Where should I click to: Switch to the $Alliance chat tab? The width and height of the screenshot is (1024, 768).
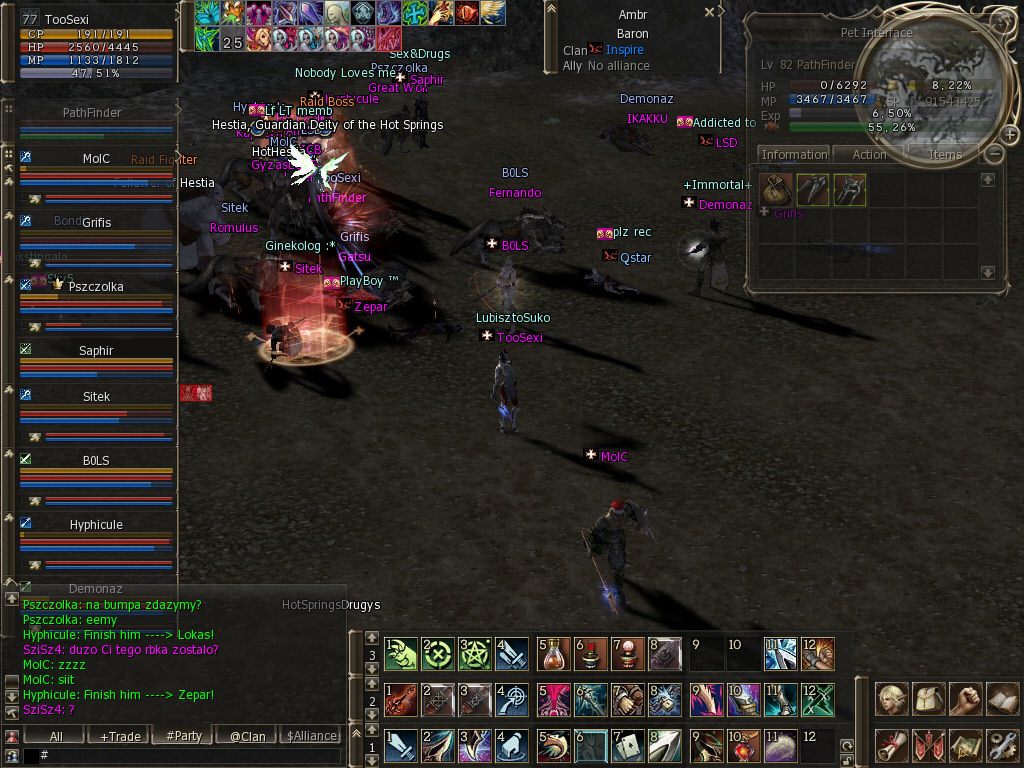[x=312, y=736]
